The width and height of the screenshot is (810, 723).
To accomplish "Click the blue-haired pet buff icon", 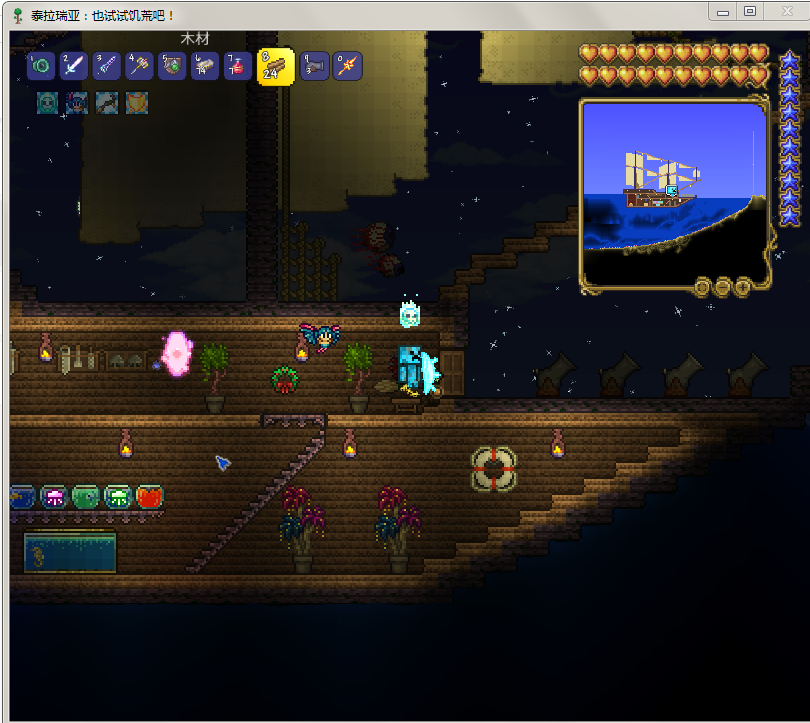I will coord(77,102).
